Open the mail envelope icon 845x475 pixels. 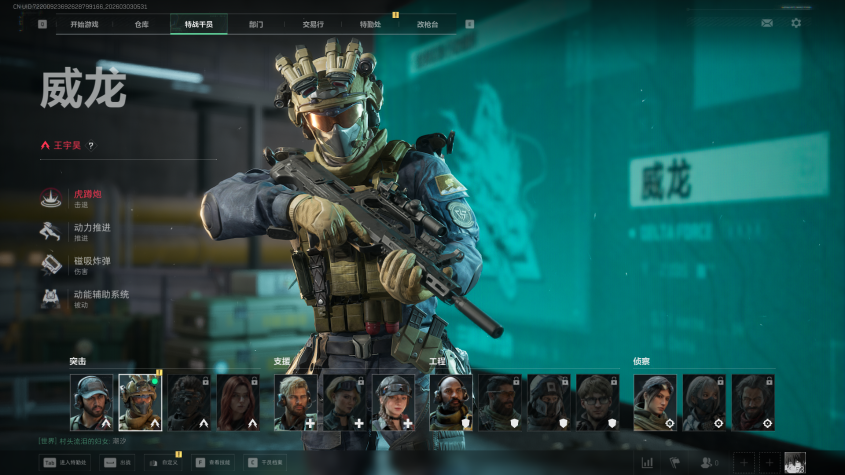click(767, 23)
